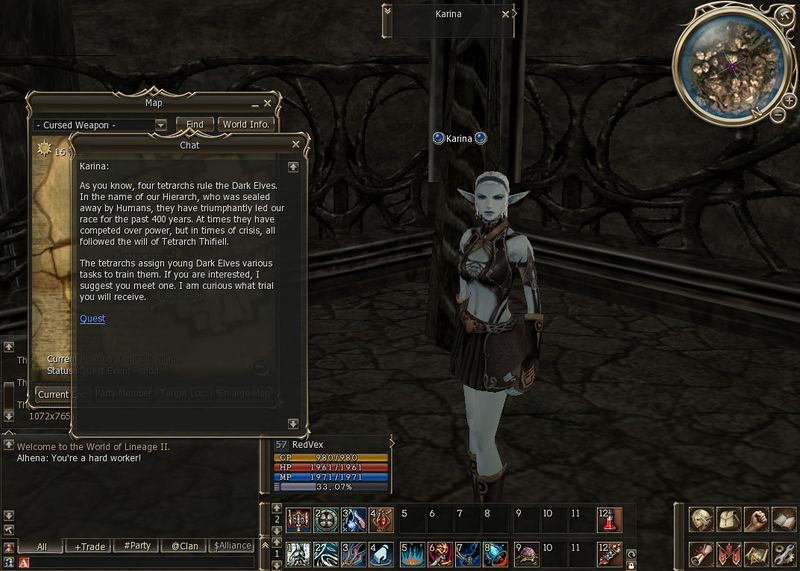Open the Cursed Weapon dropdown
This screenshot has width=800, height=571.
click(161, 125)
